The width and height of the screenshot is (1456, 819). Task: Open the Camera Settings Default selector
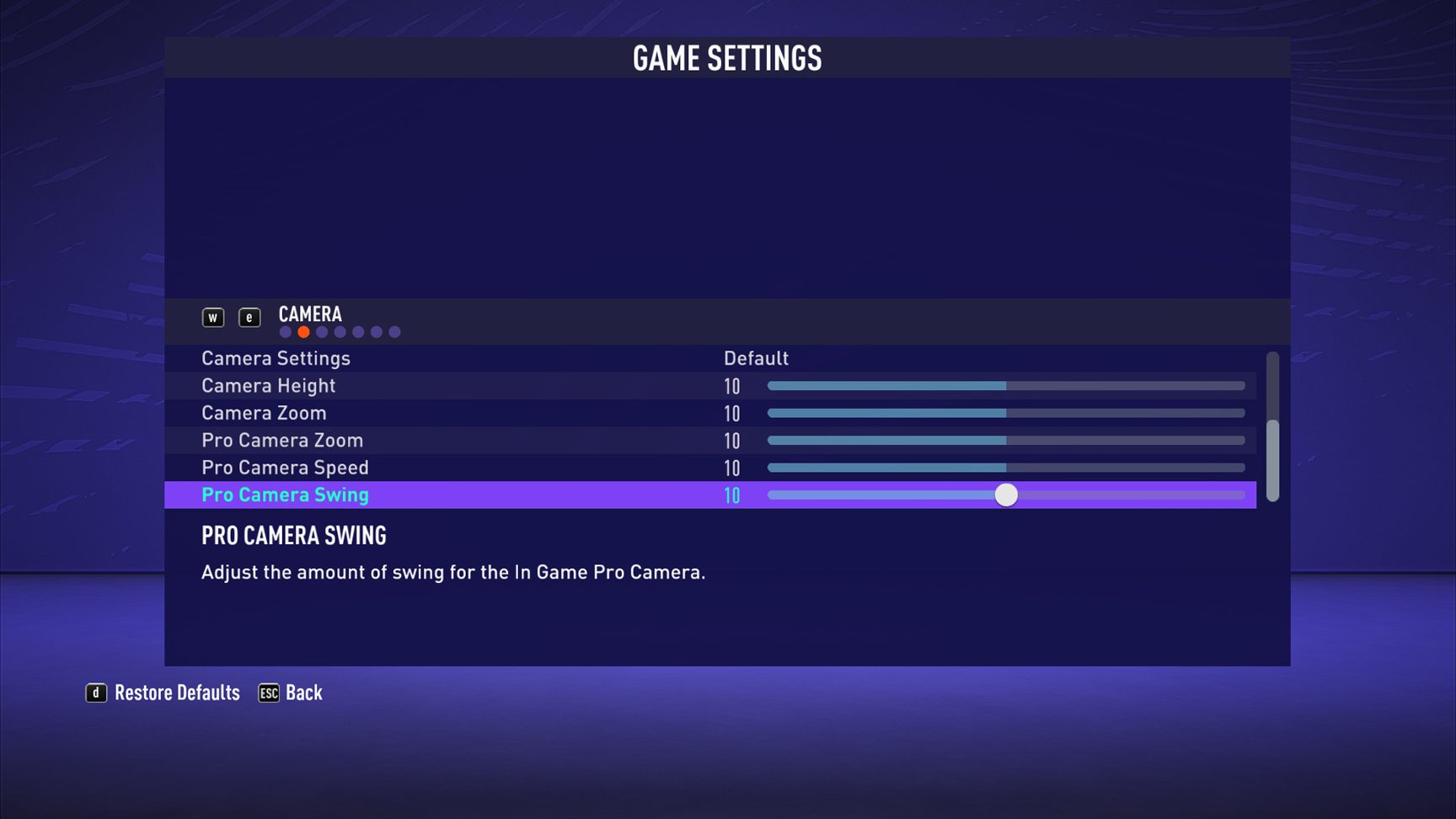click(x=756, y=358)
